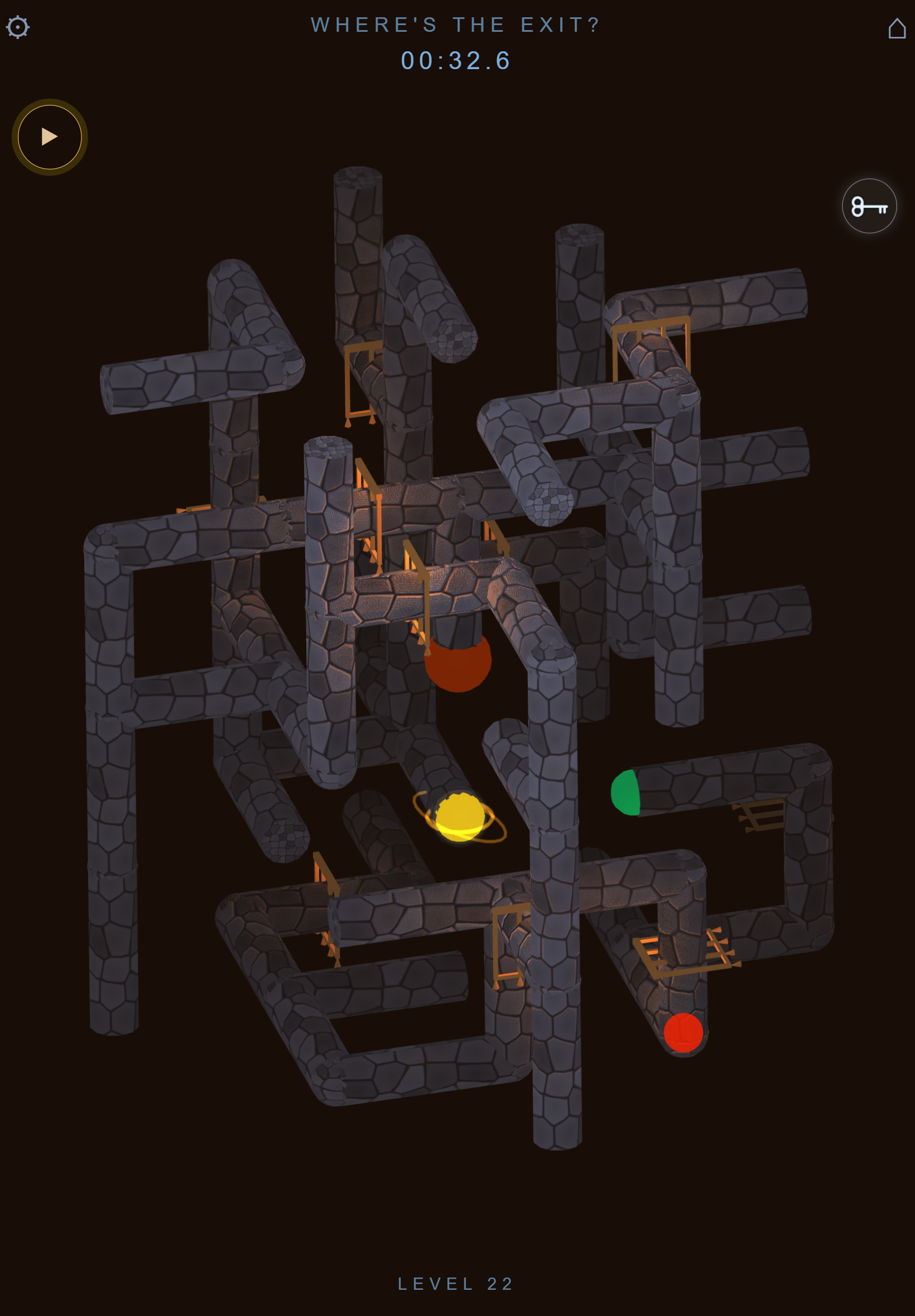Click the WHERE'S THE EXIT? title
The width and height of the screenshot is (915, 1316).
[x=456, y=24]
